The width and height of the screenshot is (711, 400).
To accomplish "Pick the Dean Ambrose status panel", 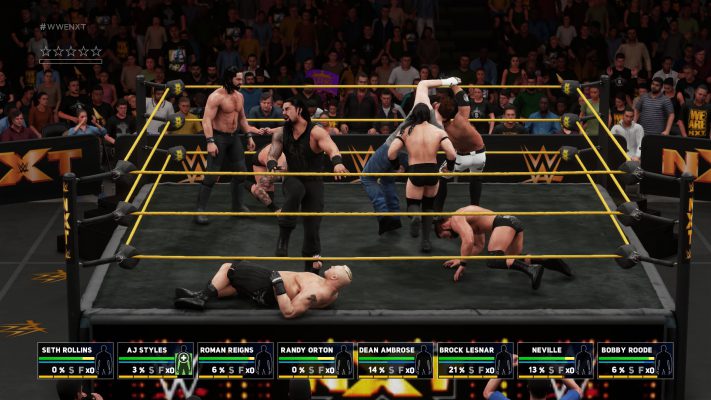I will pyautogui.click(x=395, y=360).
